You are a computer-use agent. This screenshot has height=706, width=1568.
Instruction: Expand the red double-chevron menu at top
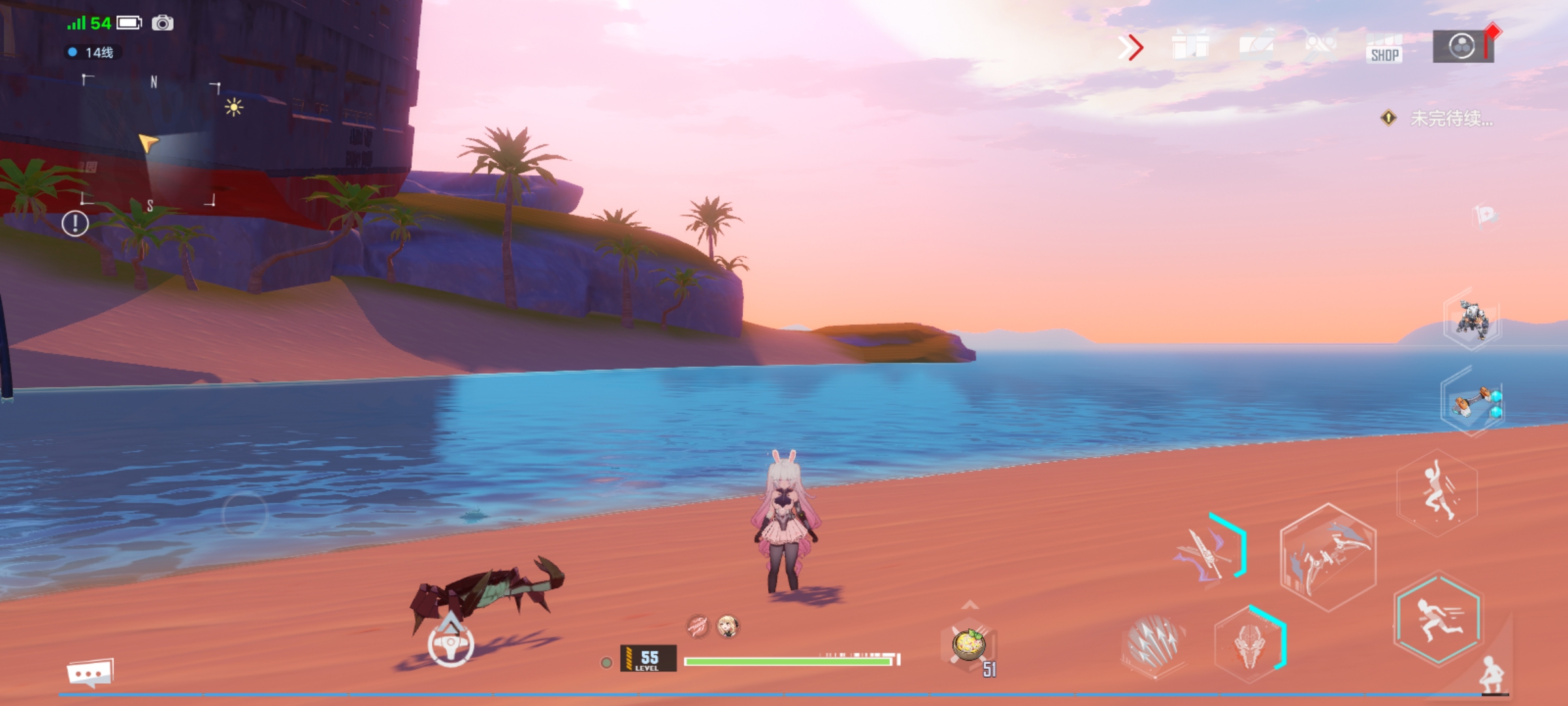(x=1130, y=46)
